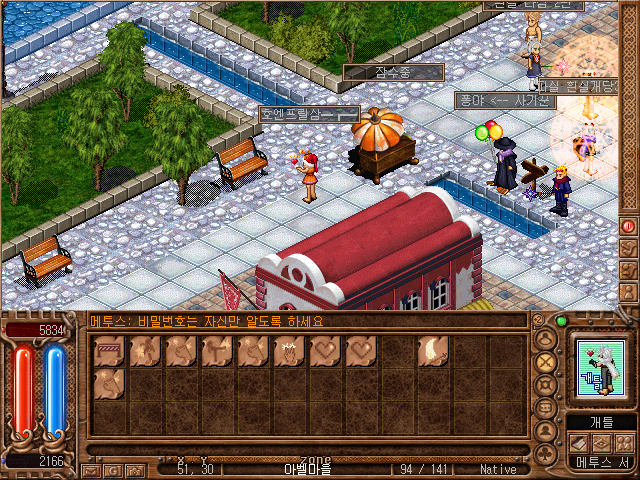Click the green round indicator light
The image size is (640, 480).
click(x=561, y=321)
